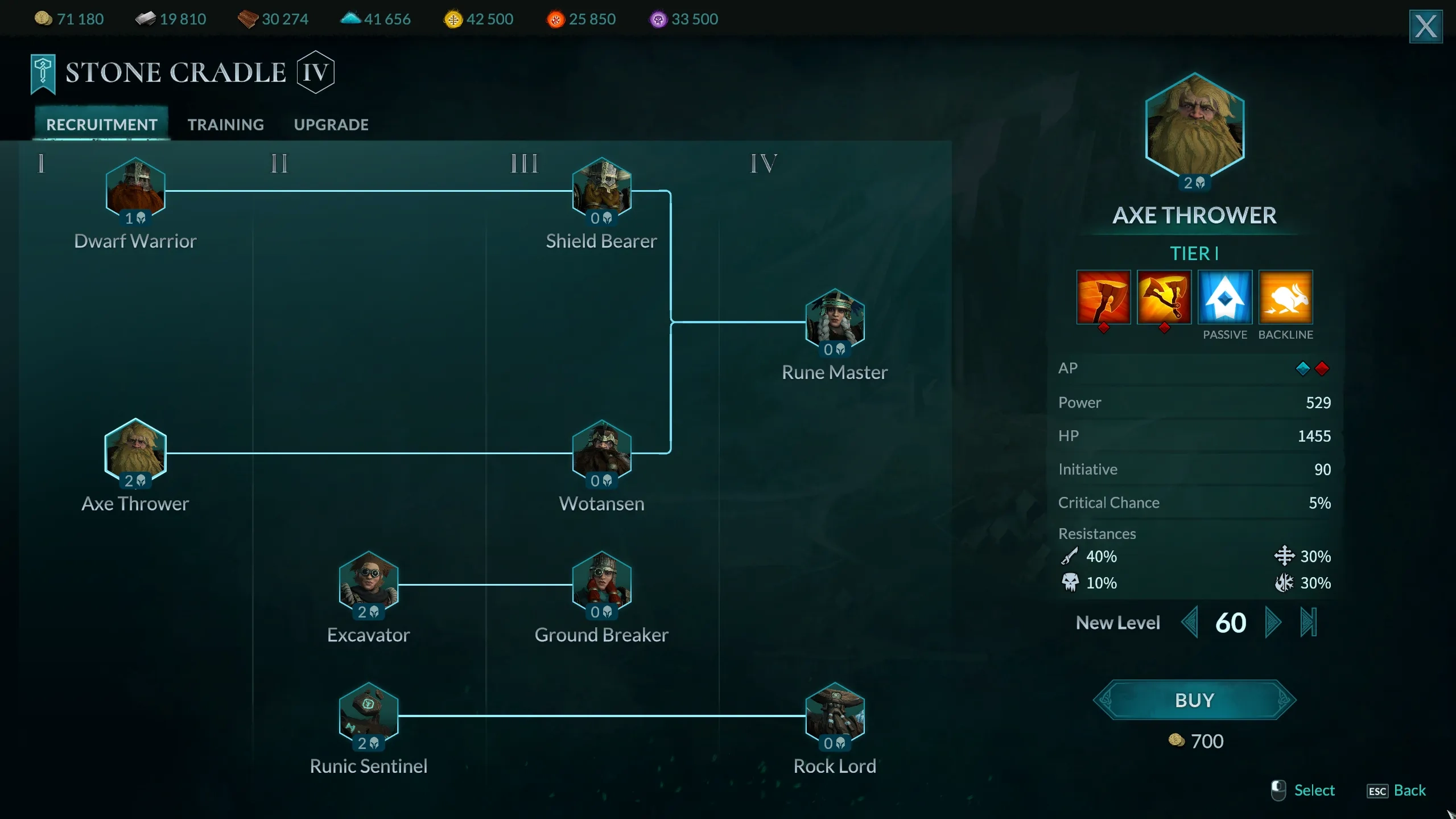The width and height of the screenshot is (1456, 819).
Task: Inspect the Backline rabbit ability icon
Action: 1285,297
